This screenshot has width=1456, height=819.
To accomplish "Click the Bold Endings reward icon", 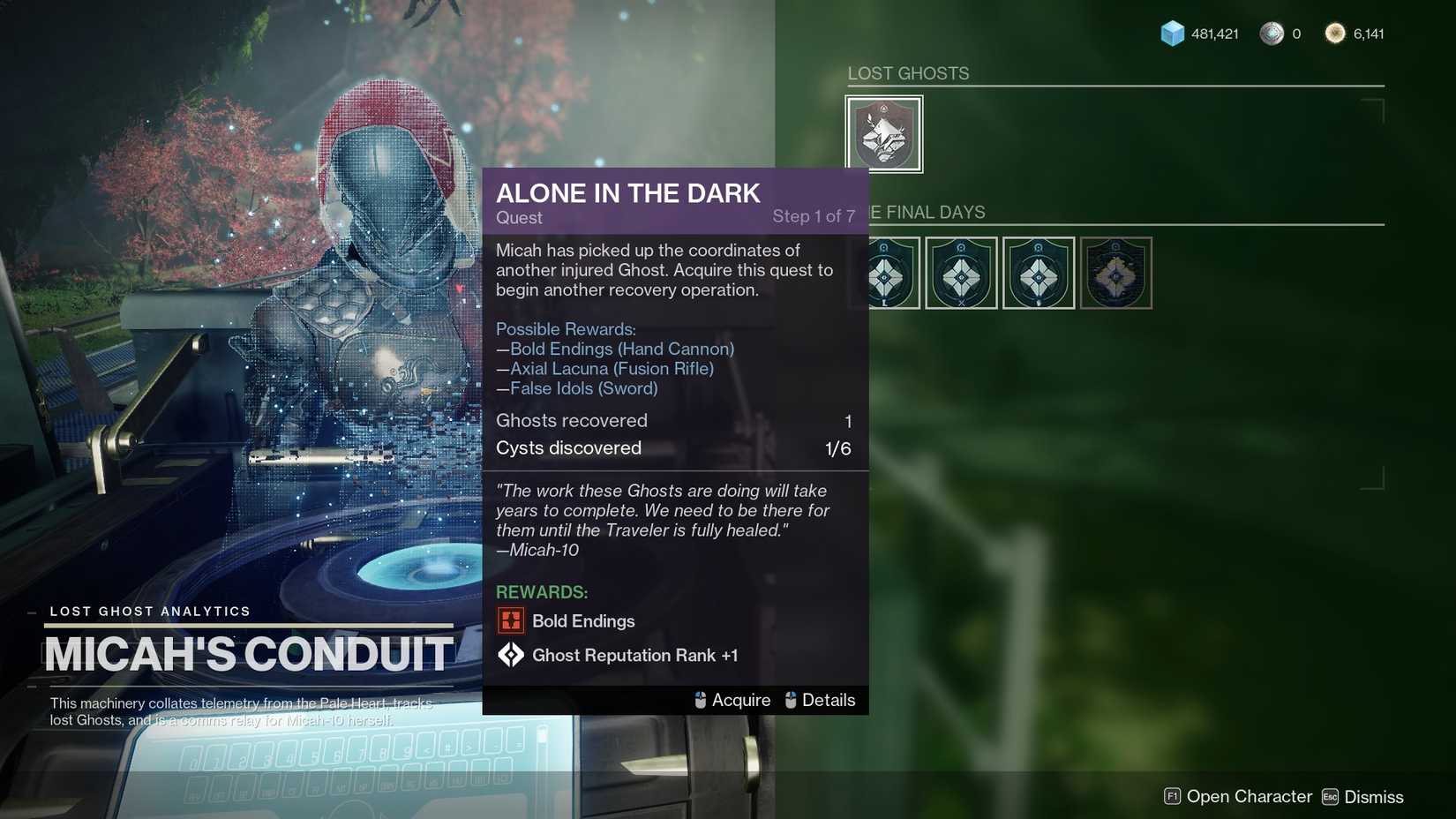I will coord(511,620).
